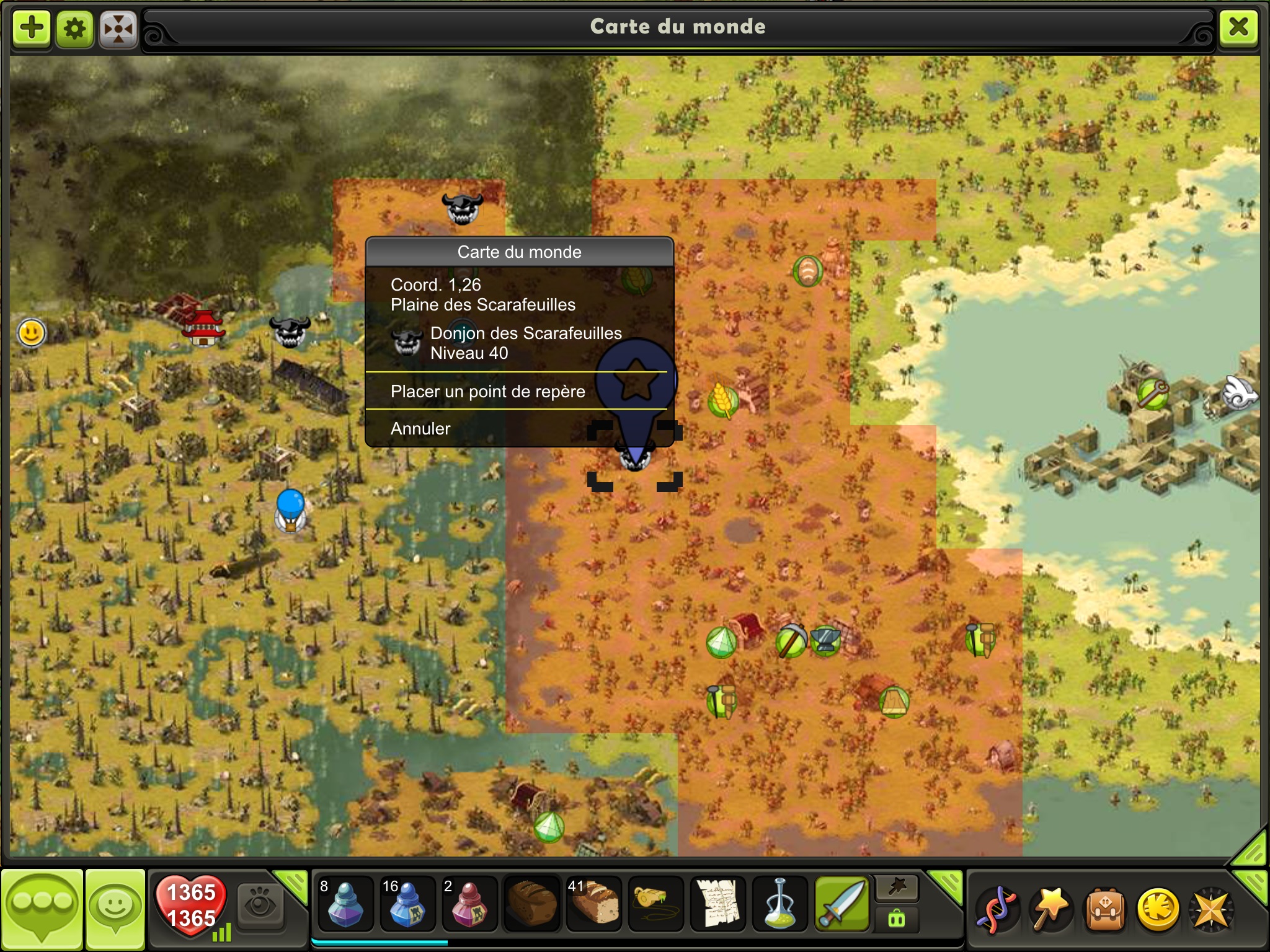Use the red potion stack of 2
This screenshot has height=952, width=1270.
pos(469,905)
